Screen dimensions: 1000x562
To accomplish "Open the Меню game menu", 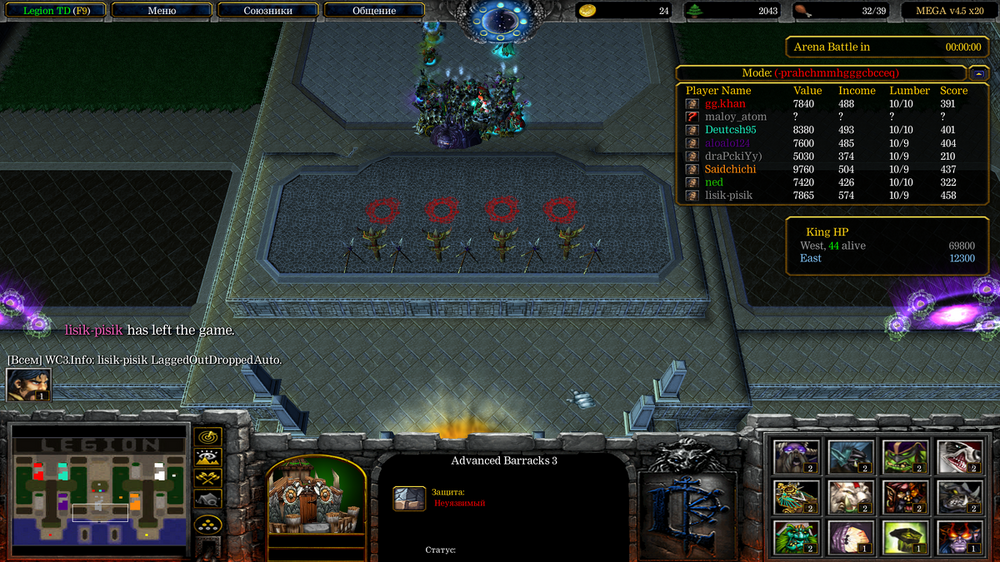I will pyautogui.click(x=161, y=11).
